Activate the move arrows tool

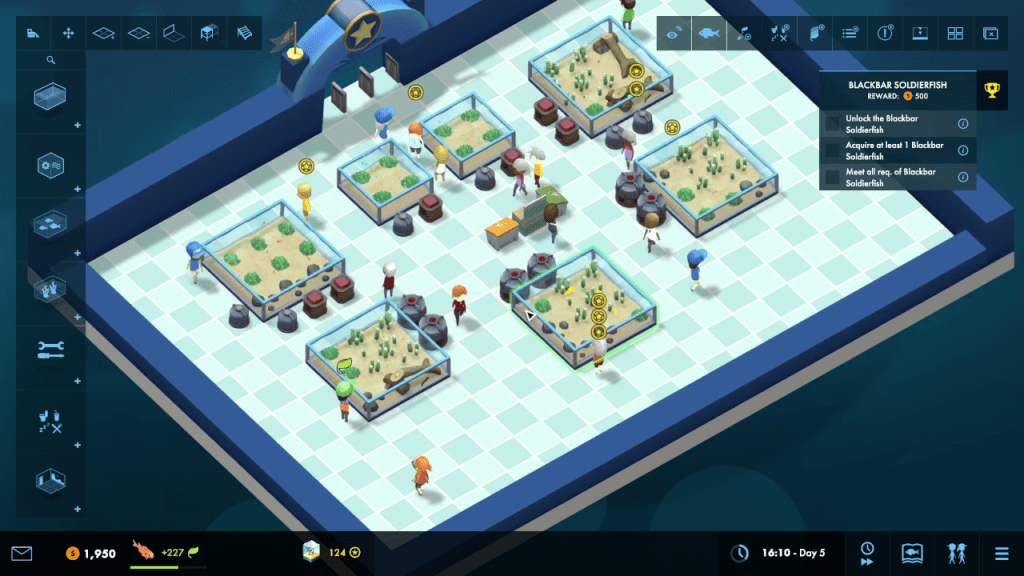coord(68,33)
